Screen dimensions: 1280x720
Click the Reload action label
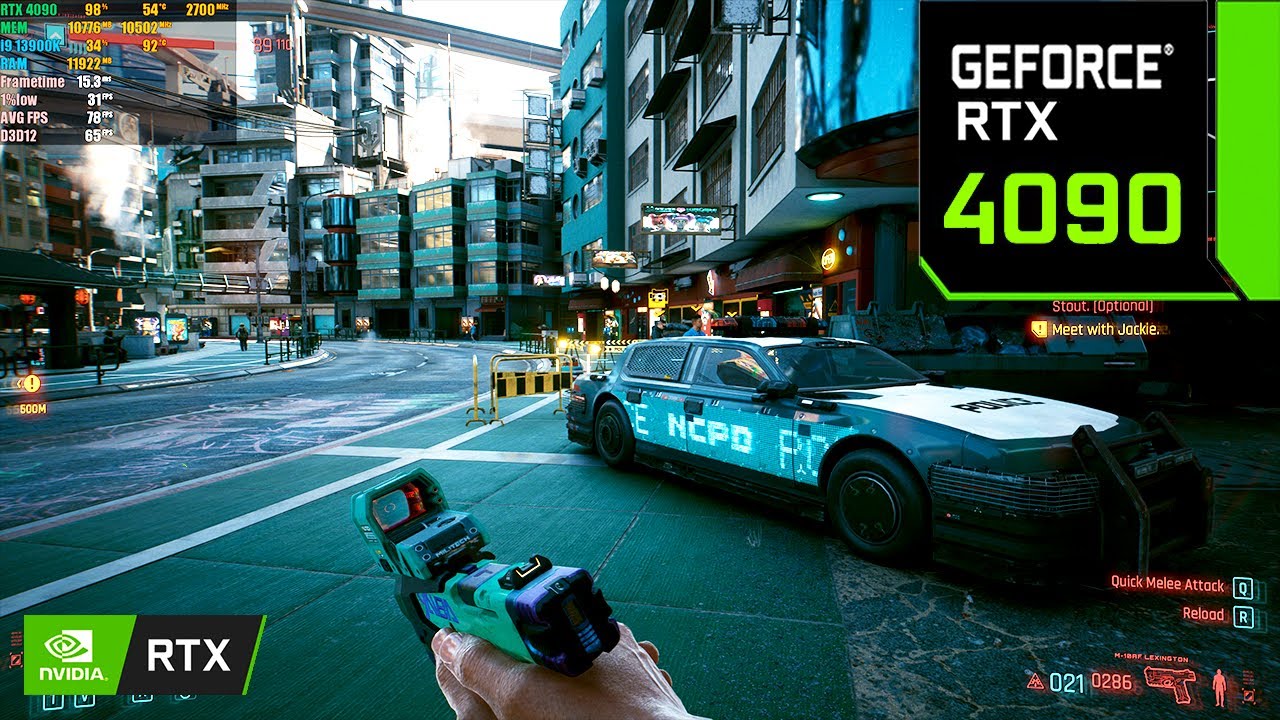point(1205,613)
